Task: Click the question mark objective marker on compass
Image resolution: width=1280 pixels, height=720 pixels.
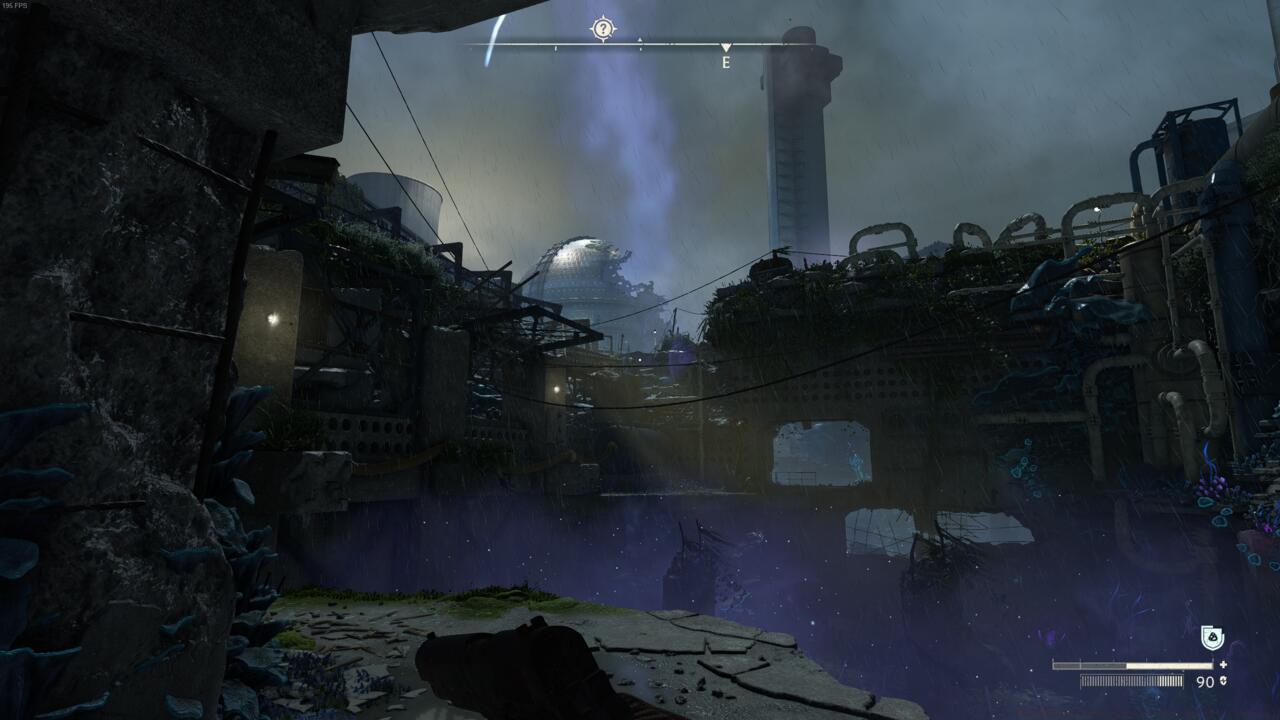Action: click(x=602, y=28)
